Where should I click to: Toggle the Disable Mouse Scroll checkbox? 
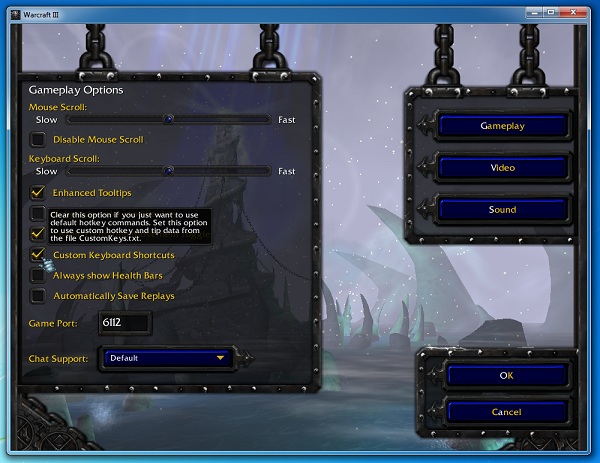click(38, 139)
